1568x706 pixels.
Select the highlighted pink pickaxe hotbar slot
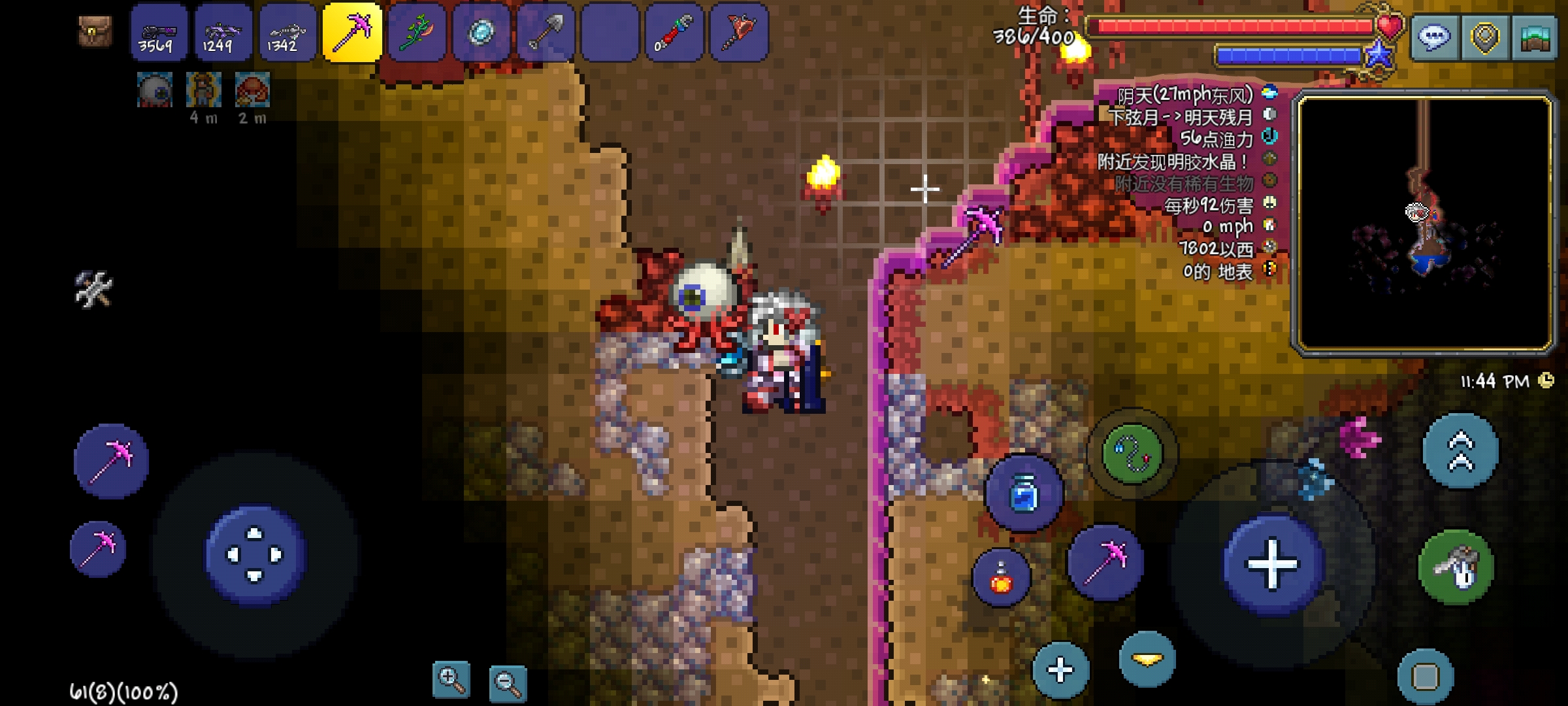[352, 33]
